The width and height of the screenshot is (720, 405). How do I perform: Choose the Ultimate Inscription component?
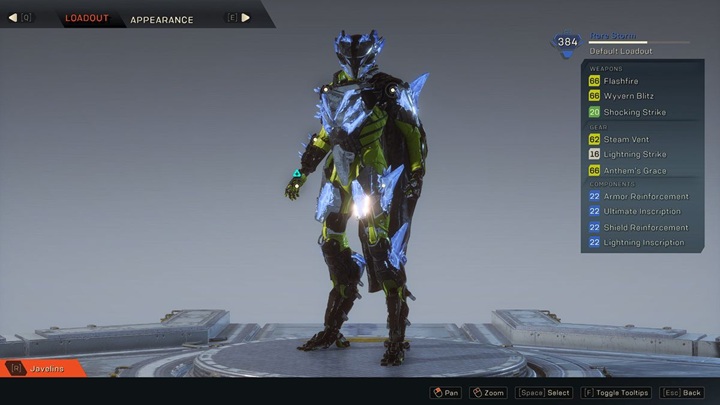click(x=642, y=211)
